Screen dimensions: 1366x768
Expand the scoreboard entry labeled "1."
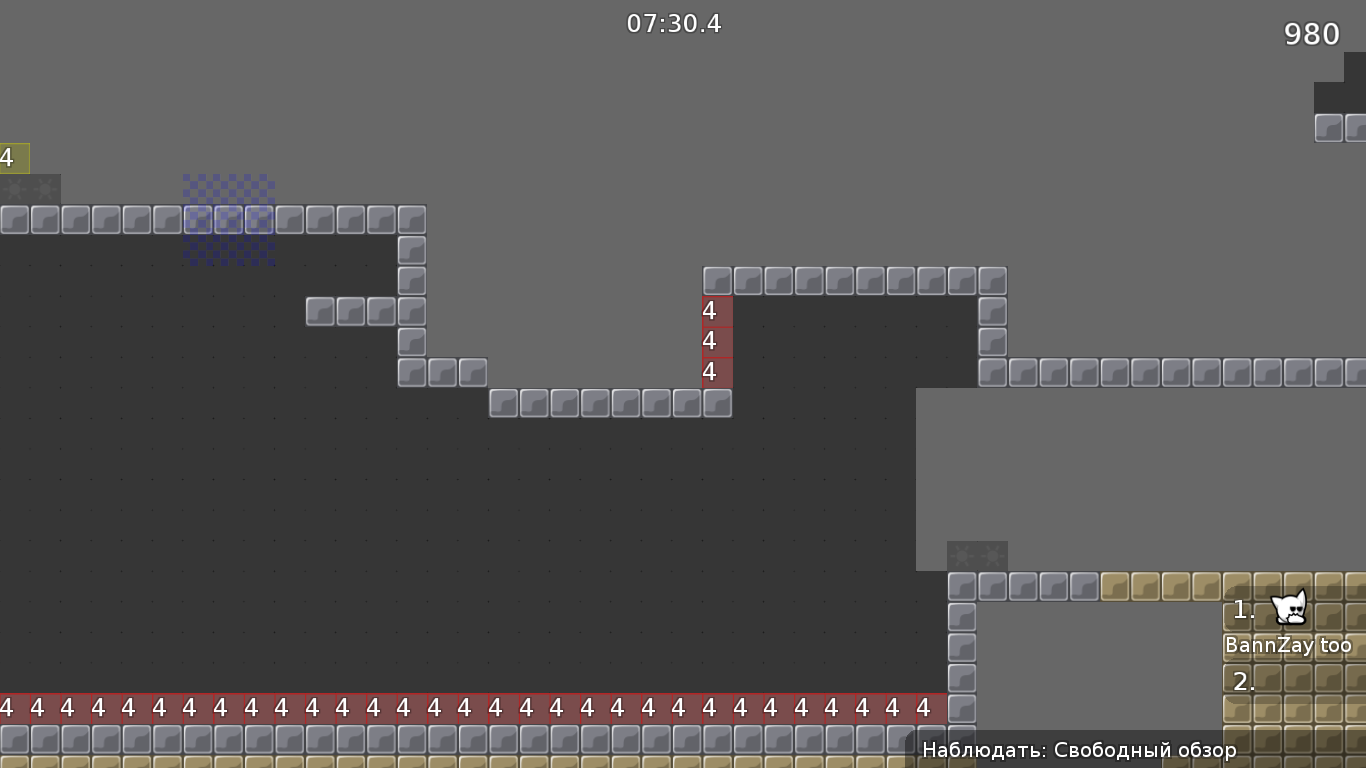[1243, 608]
